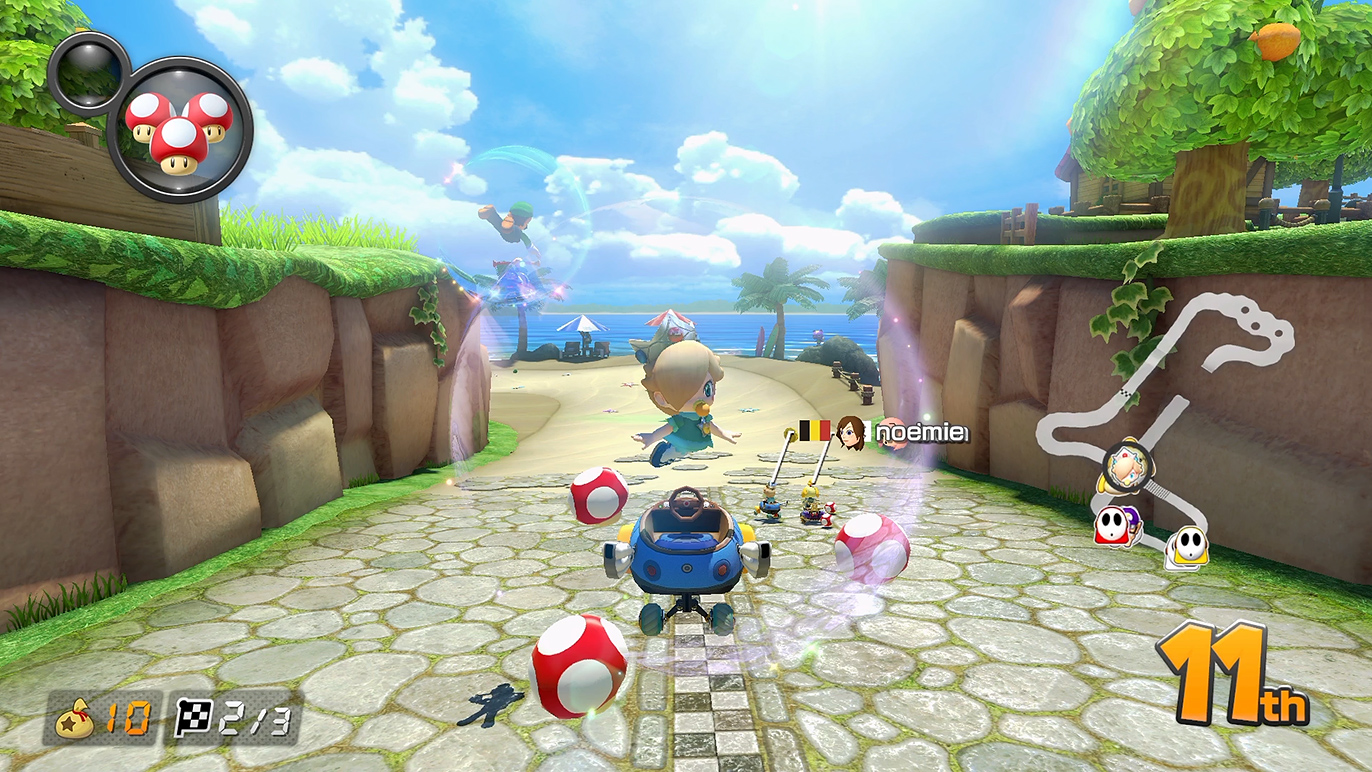Click the yellow Shy Guy minimap marker

[x=1187, y=546]
